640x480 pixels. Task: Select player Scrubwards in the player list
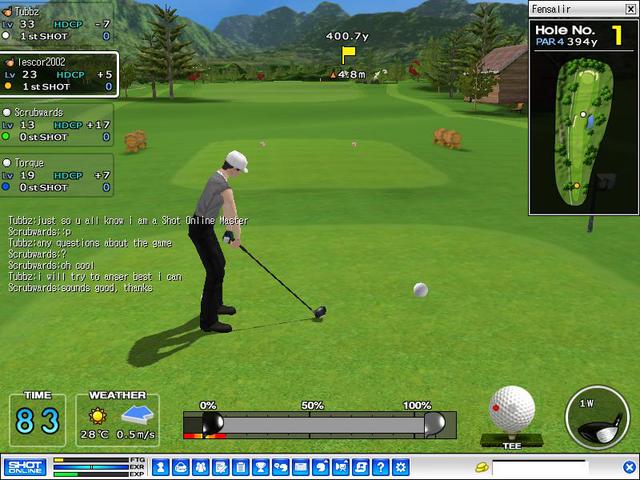58,125
